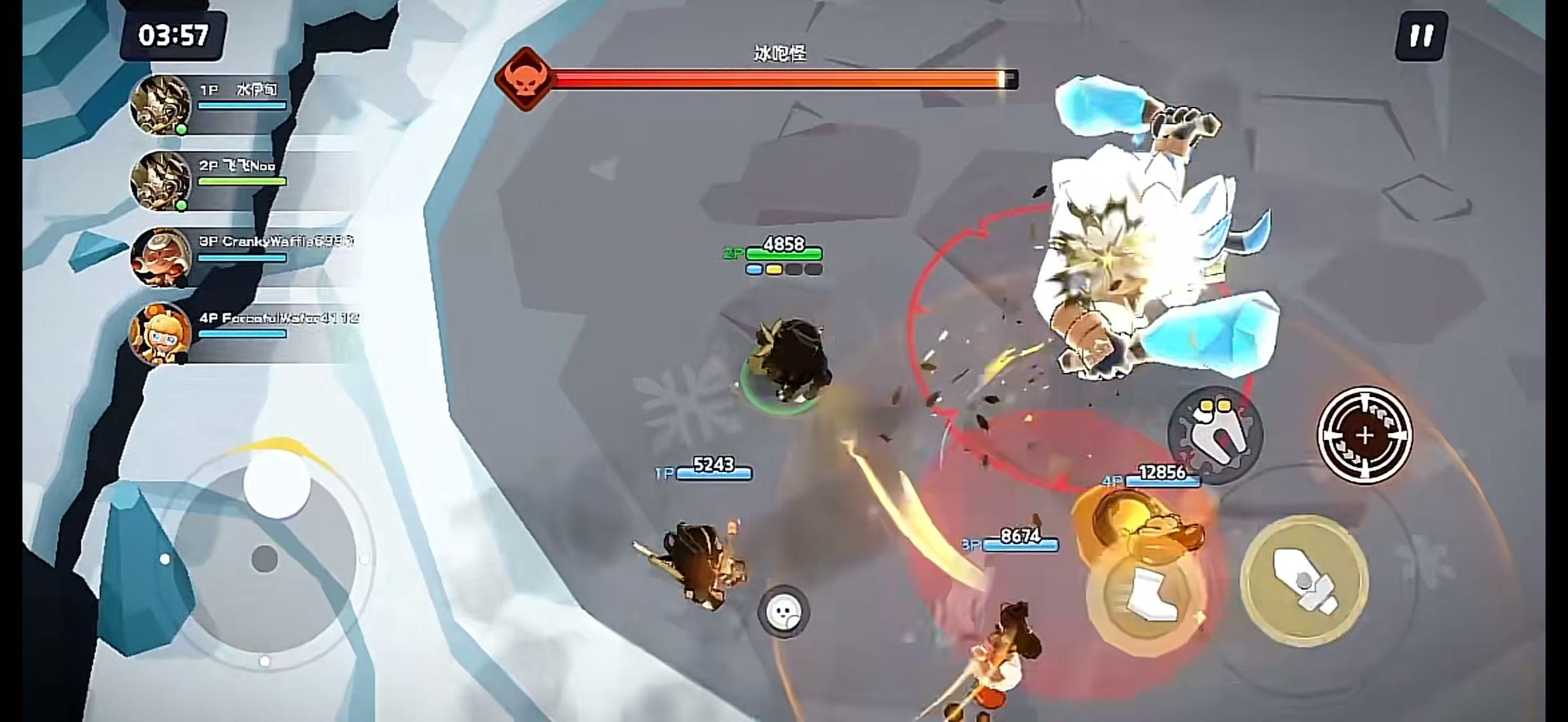The height and width of the screenshot is (722, 1568).
Task: Select 2P player portrait in party list
Action: coord(161,181)
